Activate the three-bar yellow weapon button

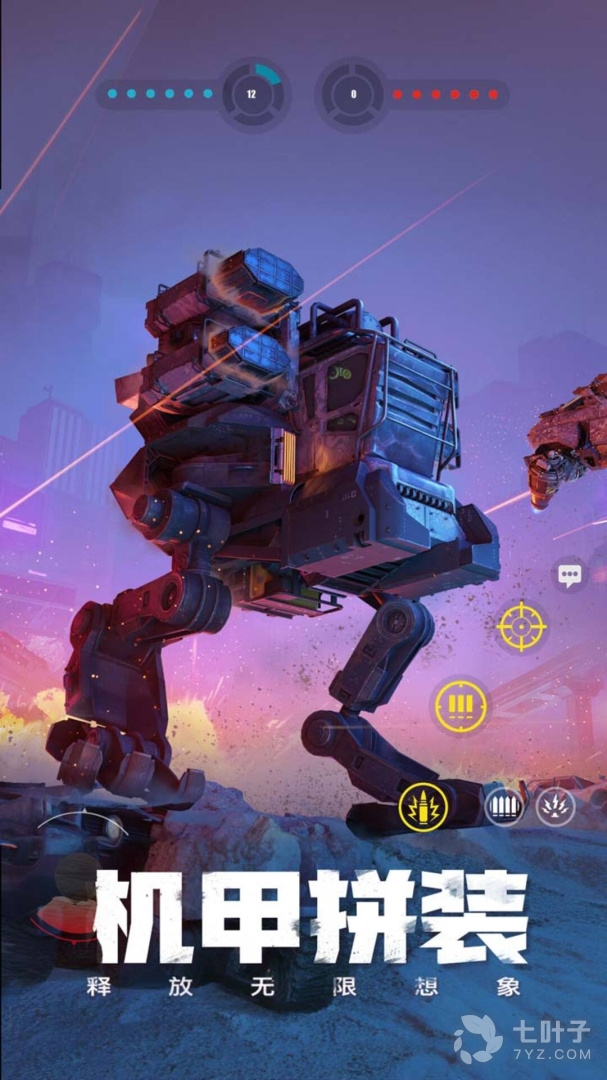point(460,706)
